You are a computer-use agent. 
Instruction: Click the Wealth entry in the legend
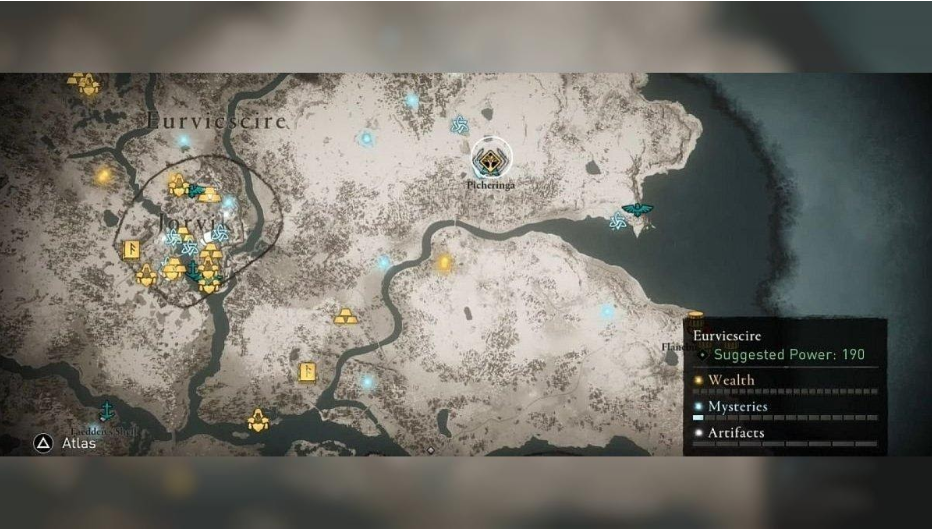point(732,380)
